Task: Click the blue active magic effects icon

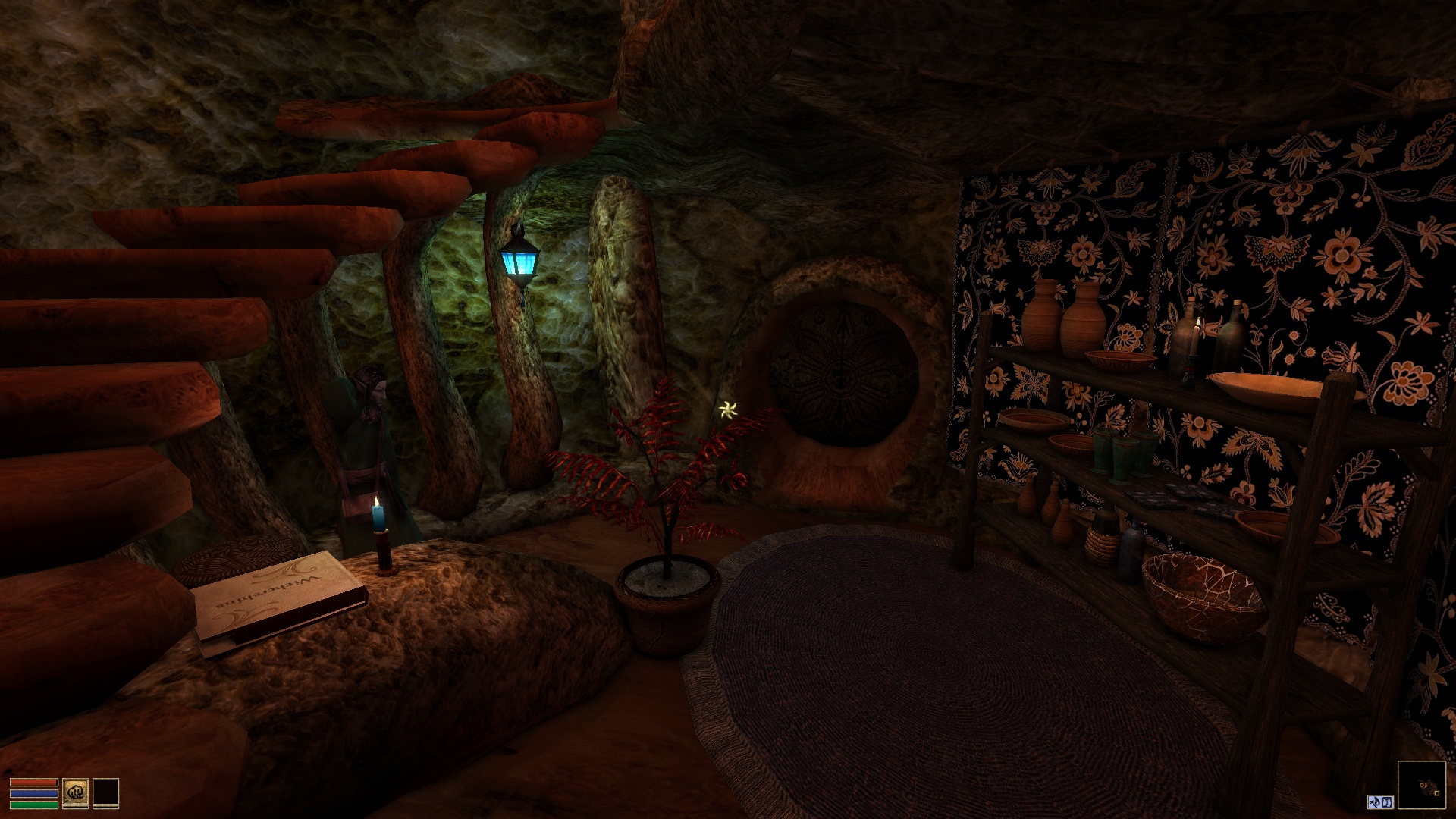Action: [1380, 802]
